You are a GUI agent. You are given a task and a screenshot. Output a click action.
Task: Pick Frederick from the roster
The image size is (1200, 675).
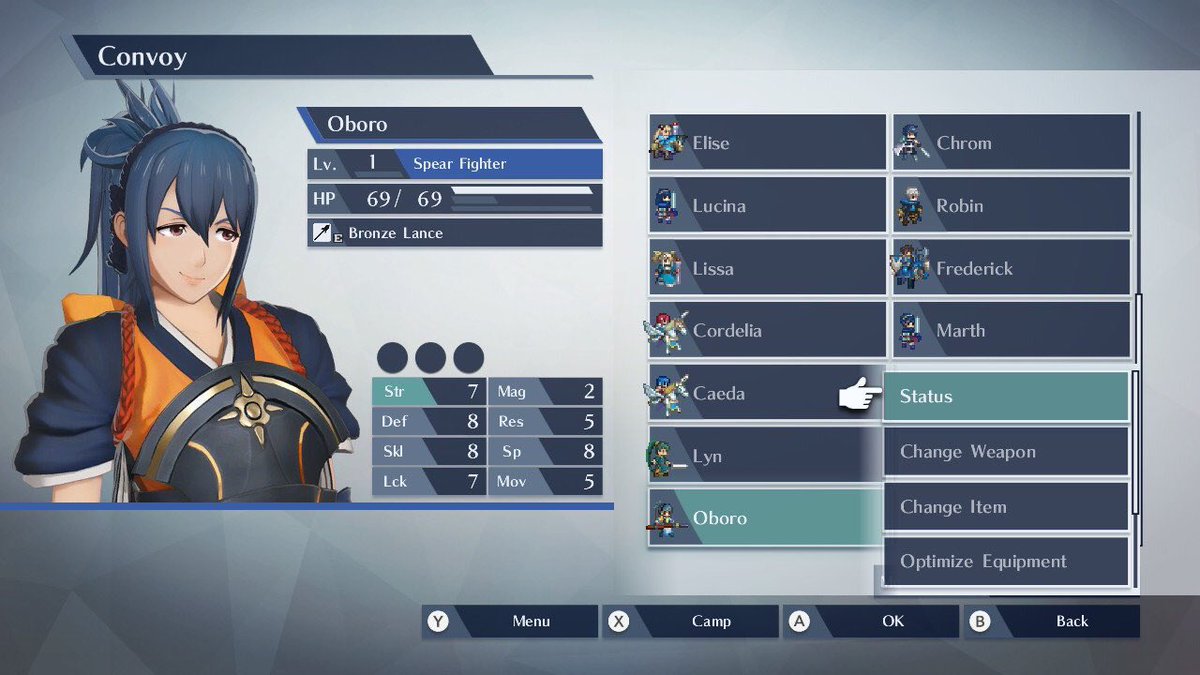click(x=1011, y=268)
